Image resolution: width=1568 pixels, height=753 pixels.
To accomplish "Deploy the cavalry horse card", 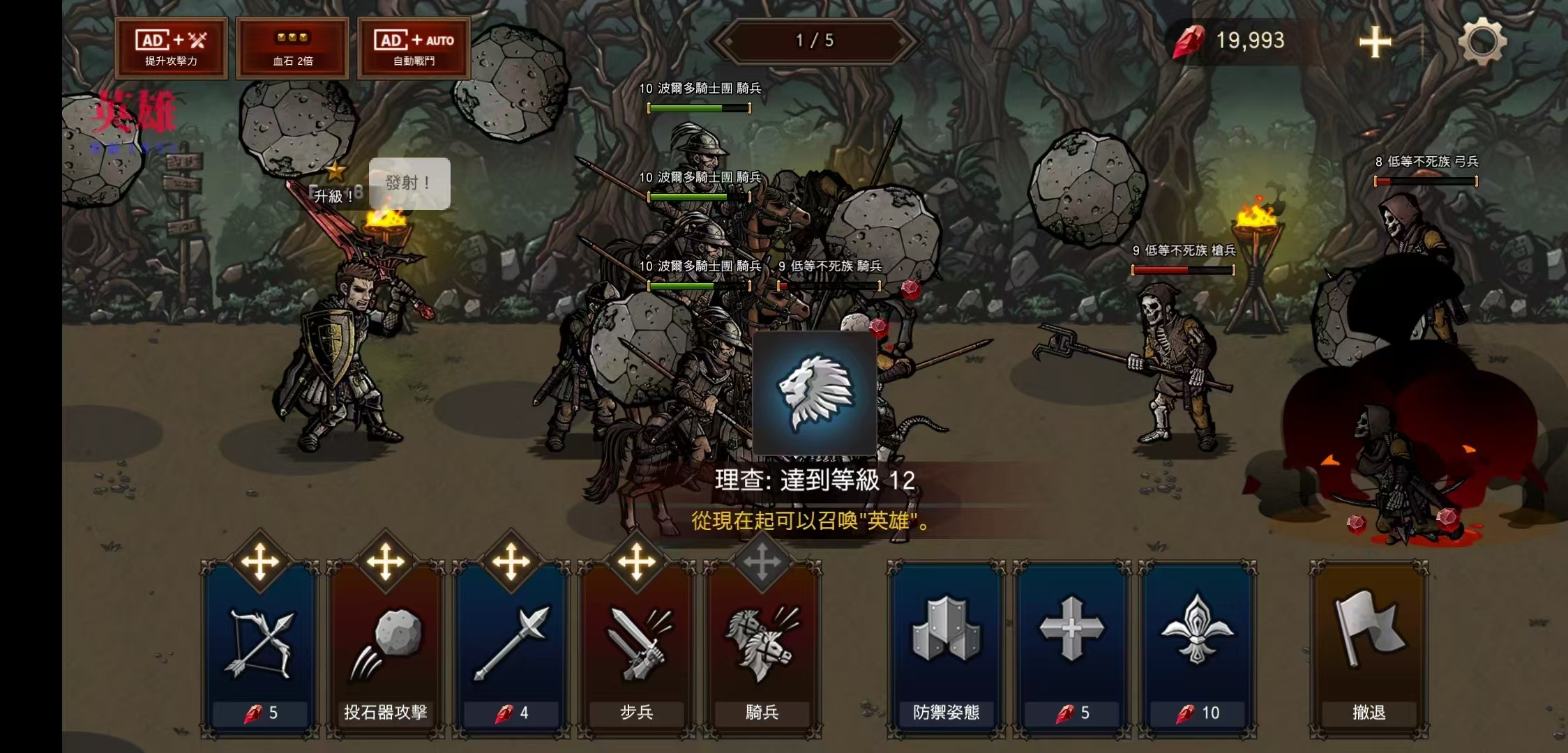I will (x=762, y=648).
